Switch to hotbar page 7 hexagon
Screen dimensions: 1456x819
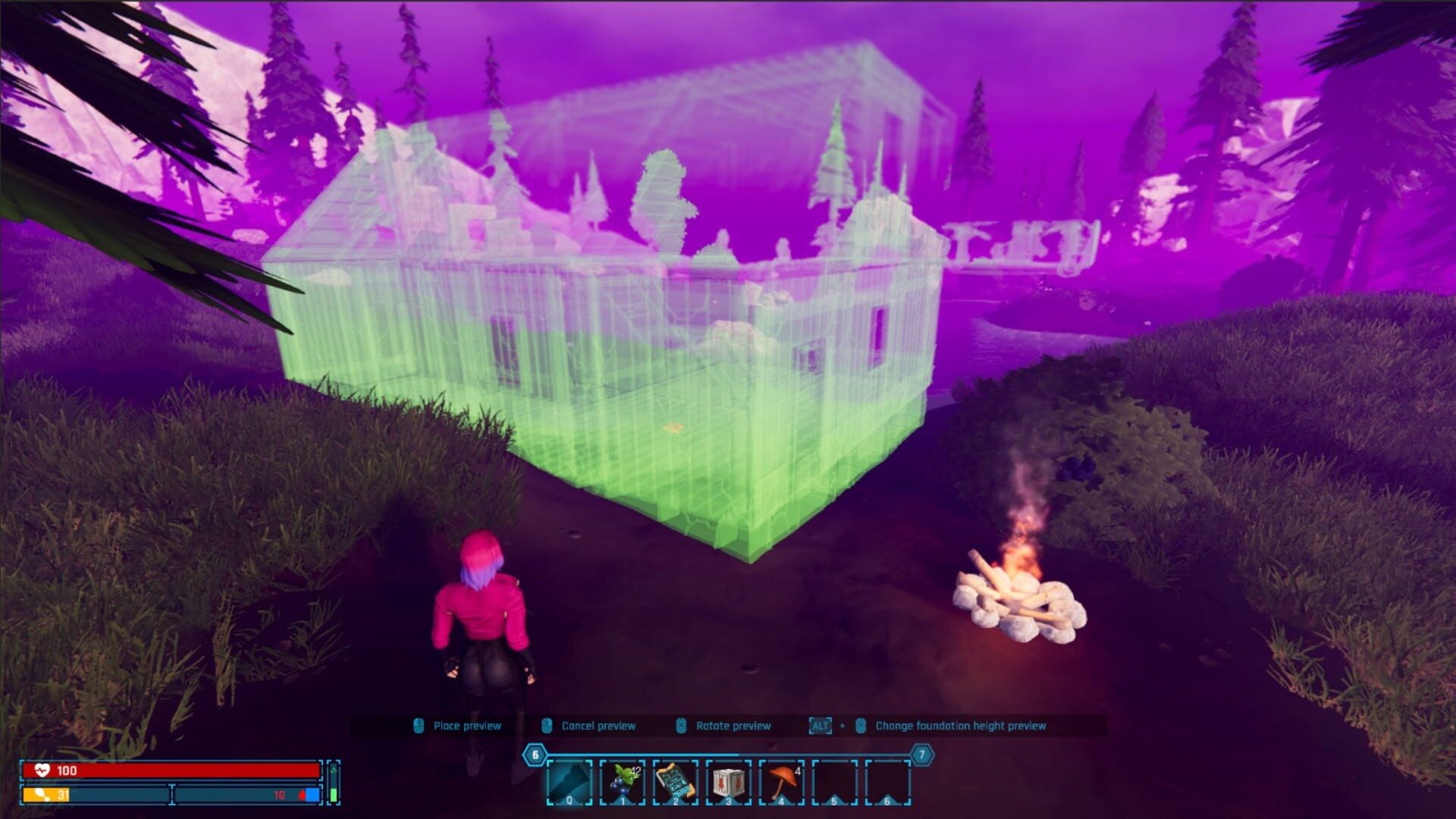click(921, 755)
